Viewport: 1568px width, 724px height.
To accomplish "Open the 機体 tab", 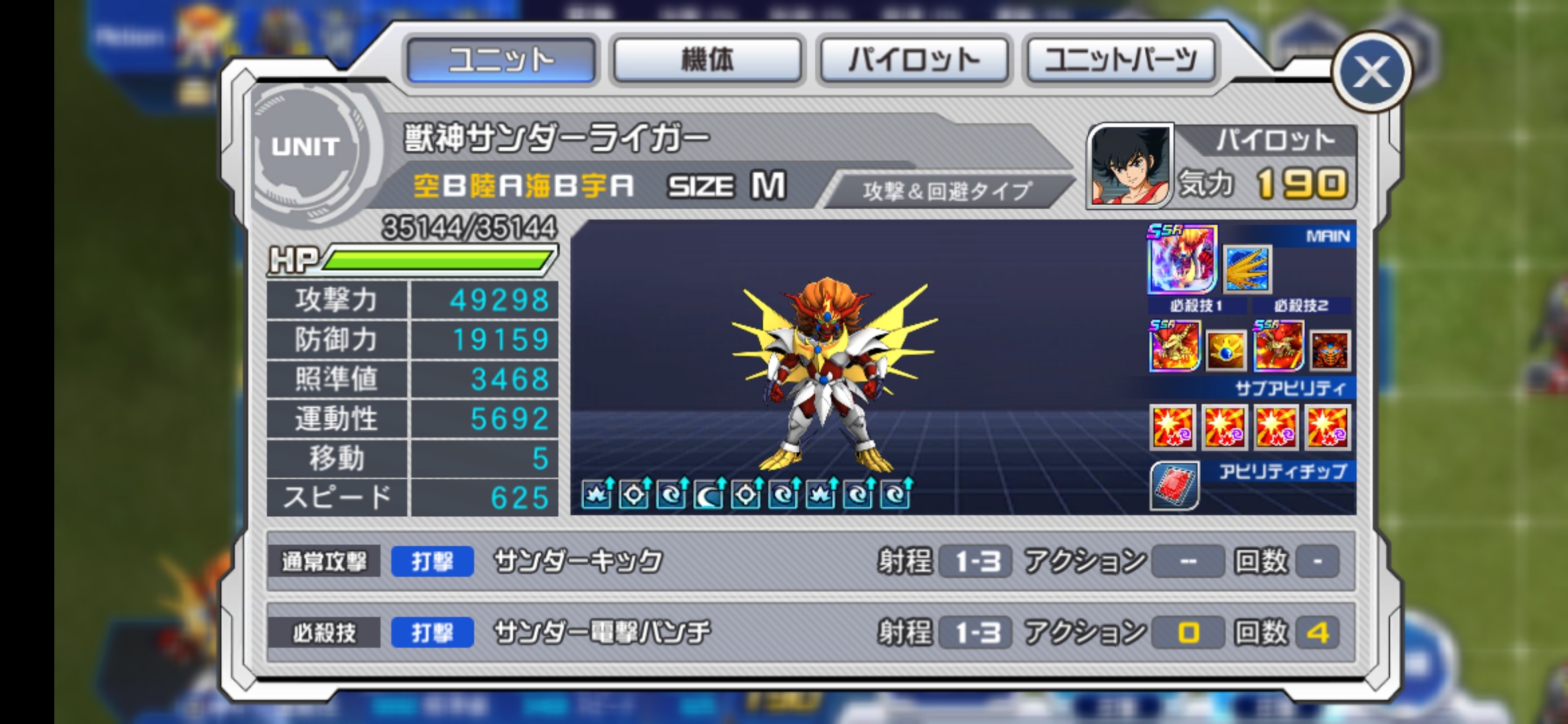I will 708,60.
